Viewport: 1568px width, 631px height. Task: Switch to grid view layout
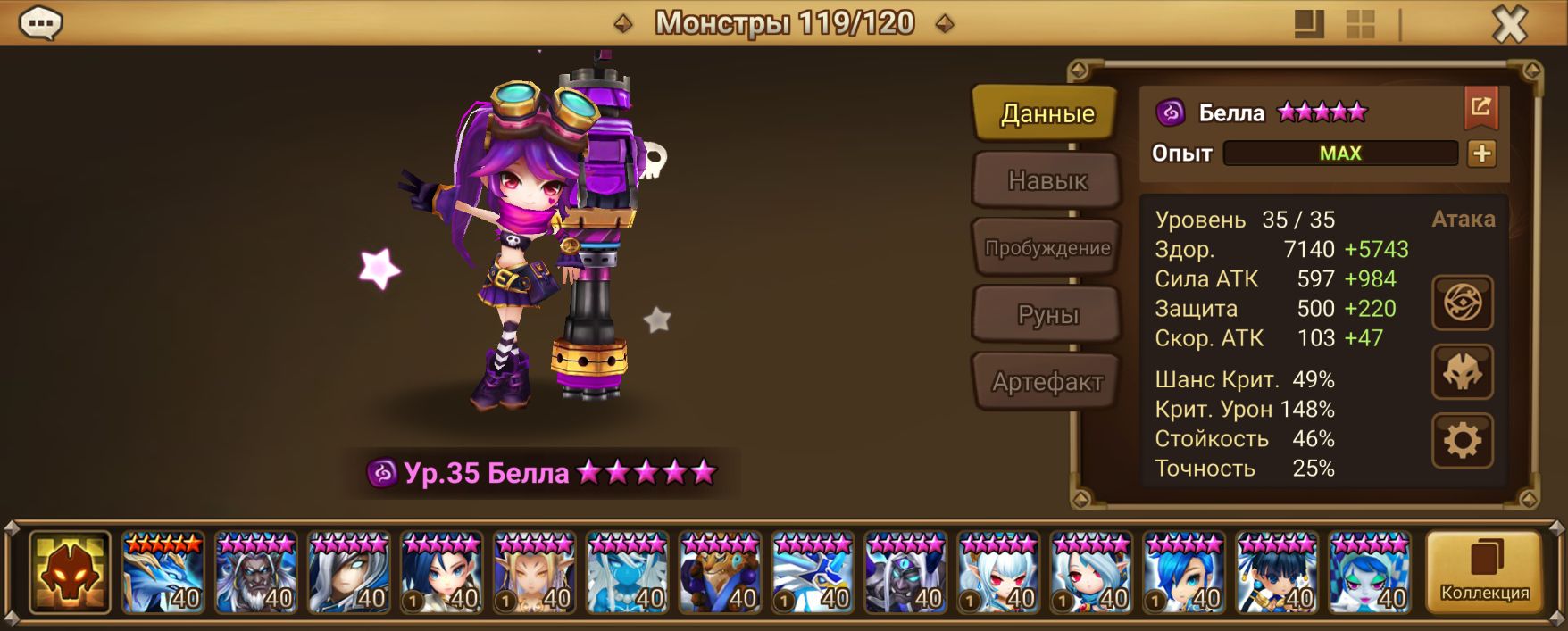[x=1360, y=24]
